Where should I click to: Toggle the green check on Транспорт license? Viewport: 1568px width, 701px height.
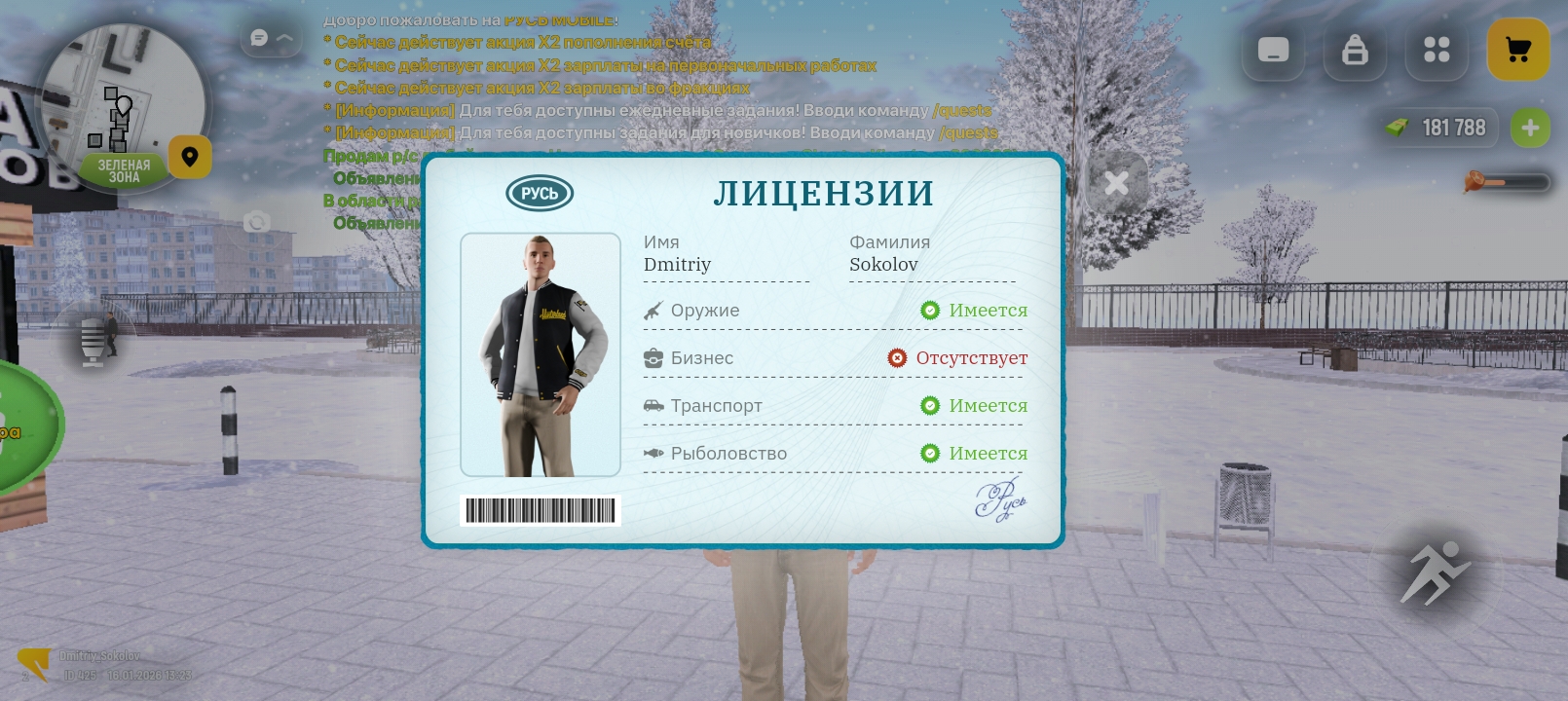click(x=931, y=405)
